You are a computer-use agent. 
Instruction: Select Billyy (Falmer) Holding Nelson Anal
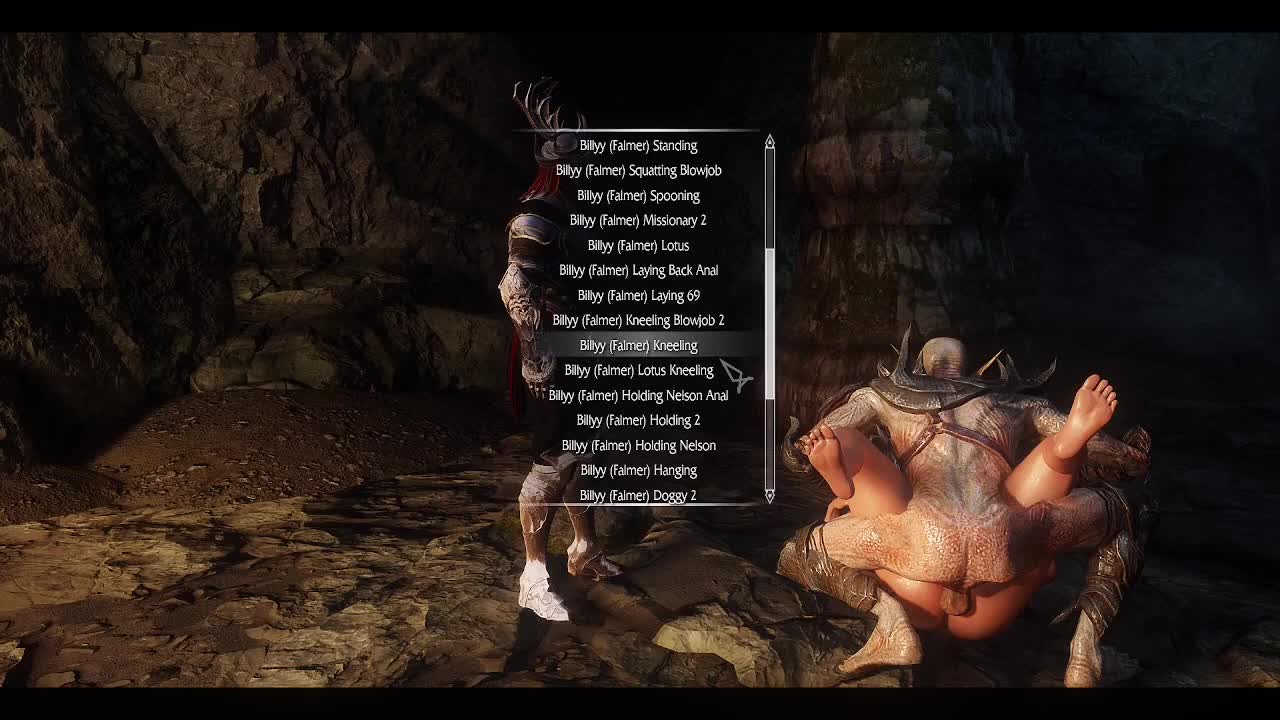638,396
